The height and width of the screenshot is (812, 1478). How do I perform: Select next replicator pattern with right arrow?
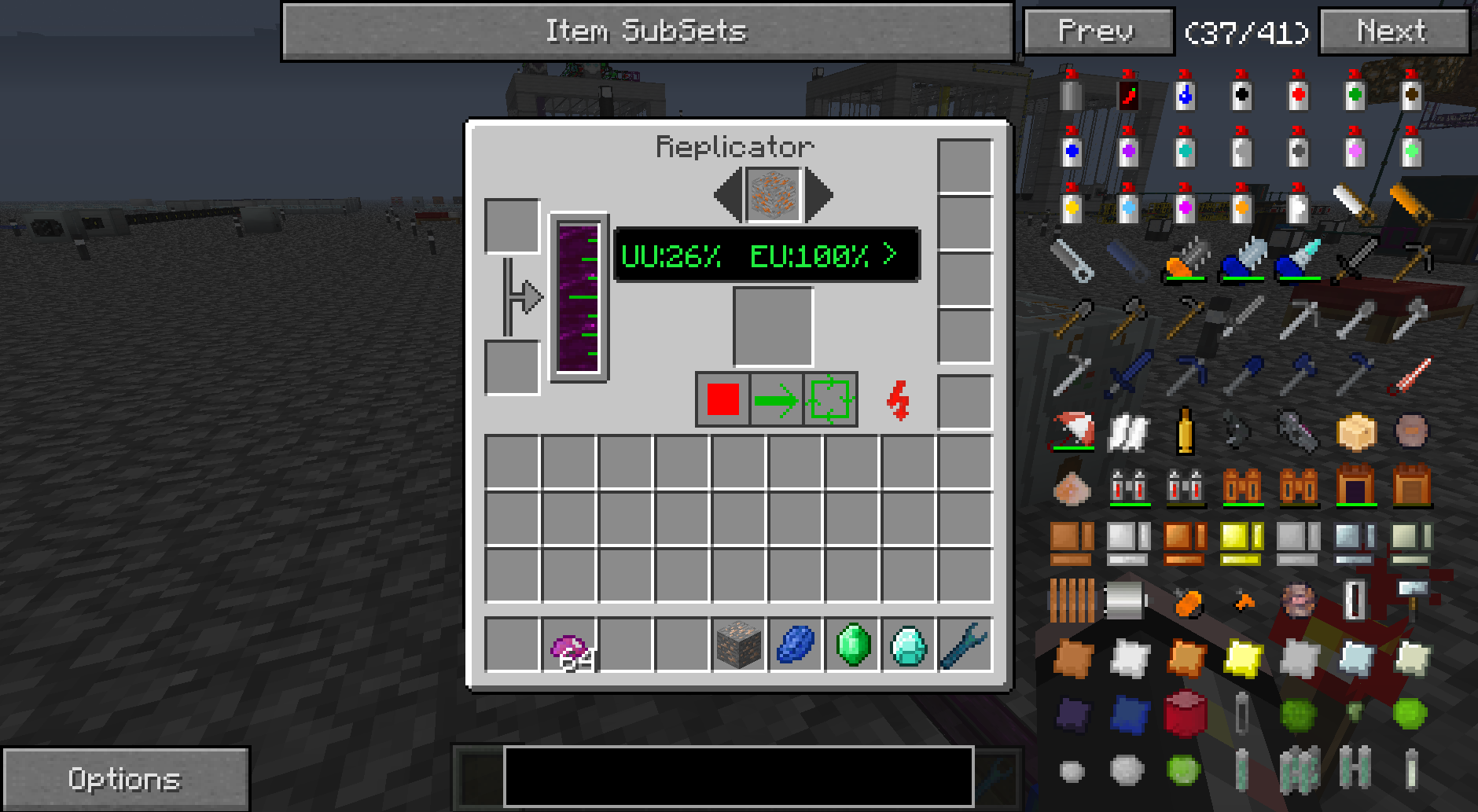coord(818,195)
